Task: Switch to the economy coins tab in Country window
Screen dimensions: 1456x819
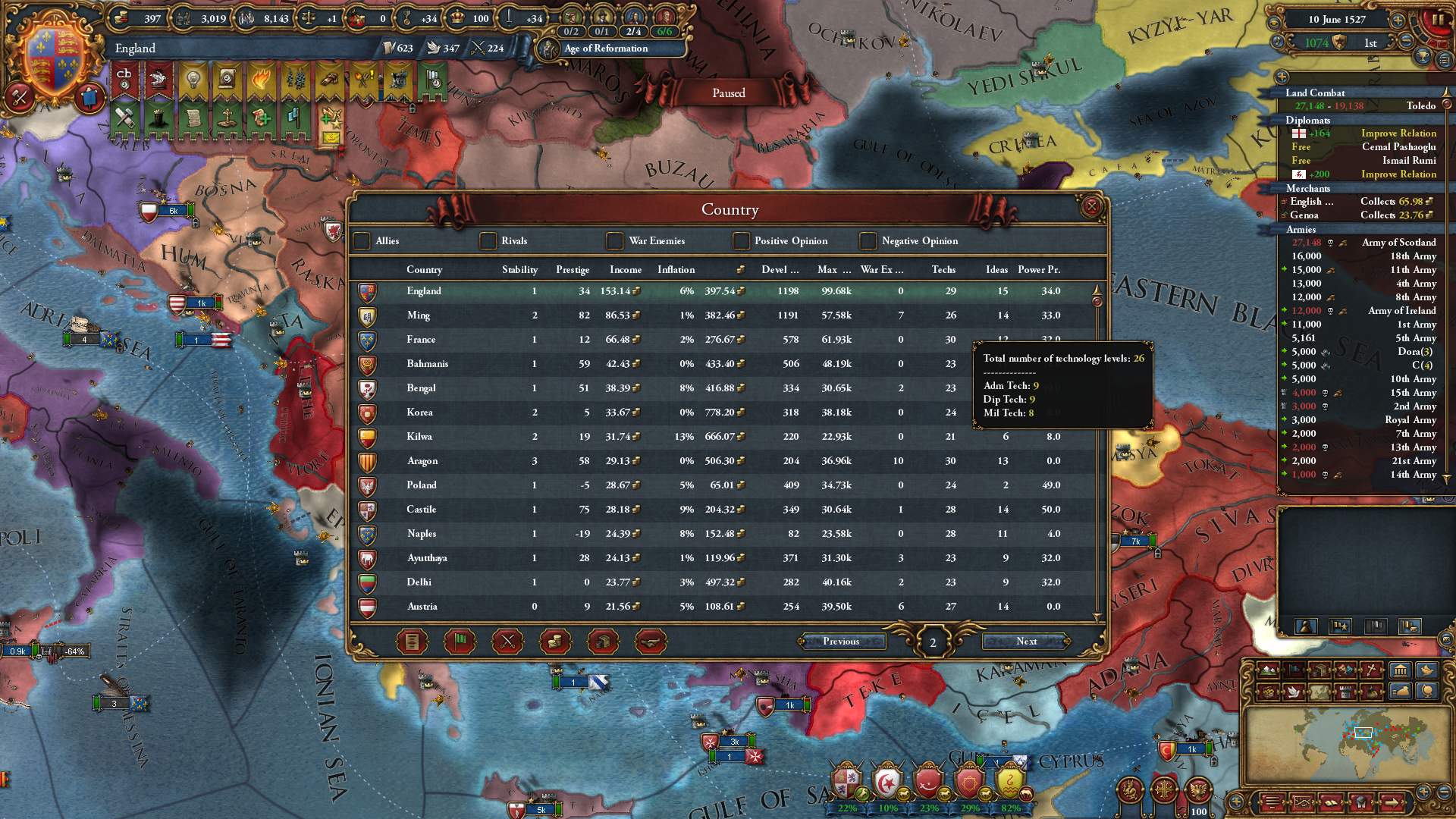Action: point(554,641)
